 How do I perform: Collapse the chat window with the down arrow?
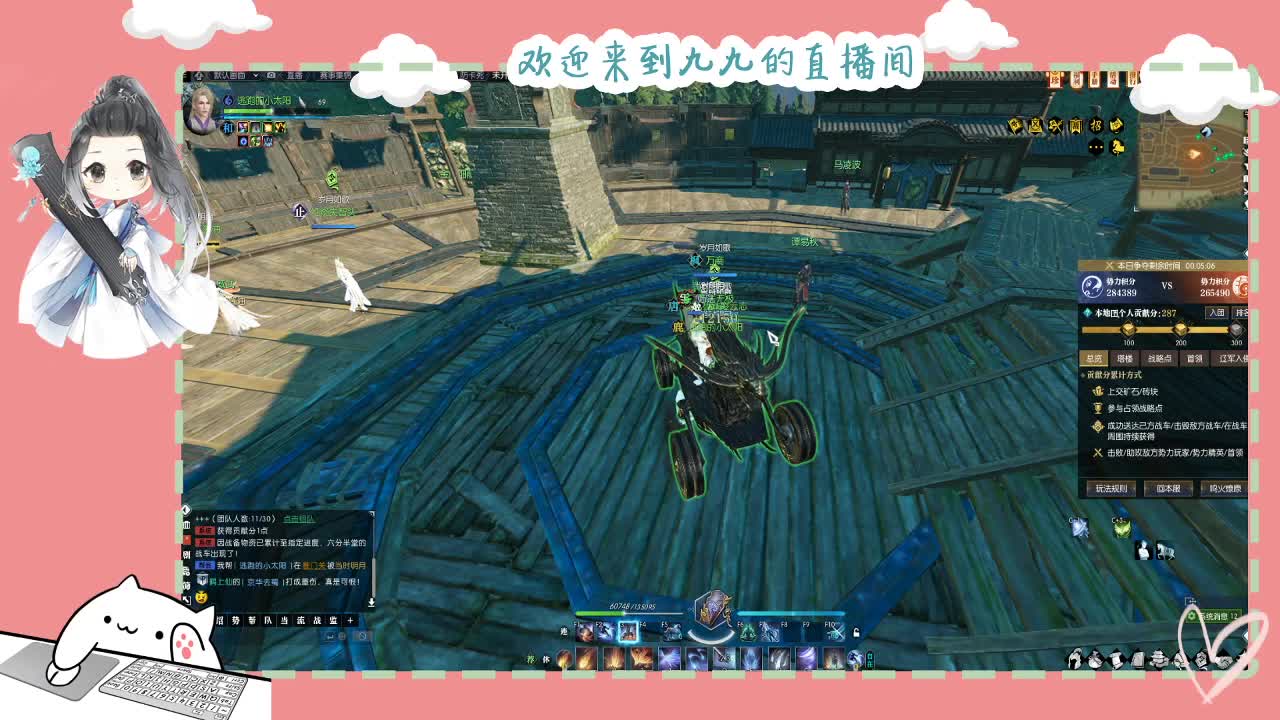coord(371,602)
